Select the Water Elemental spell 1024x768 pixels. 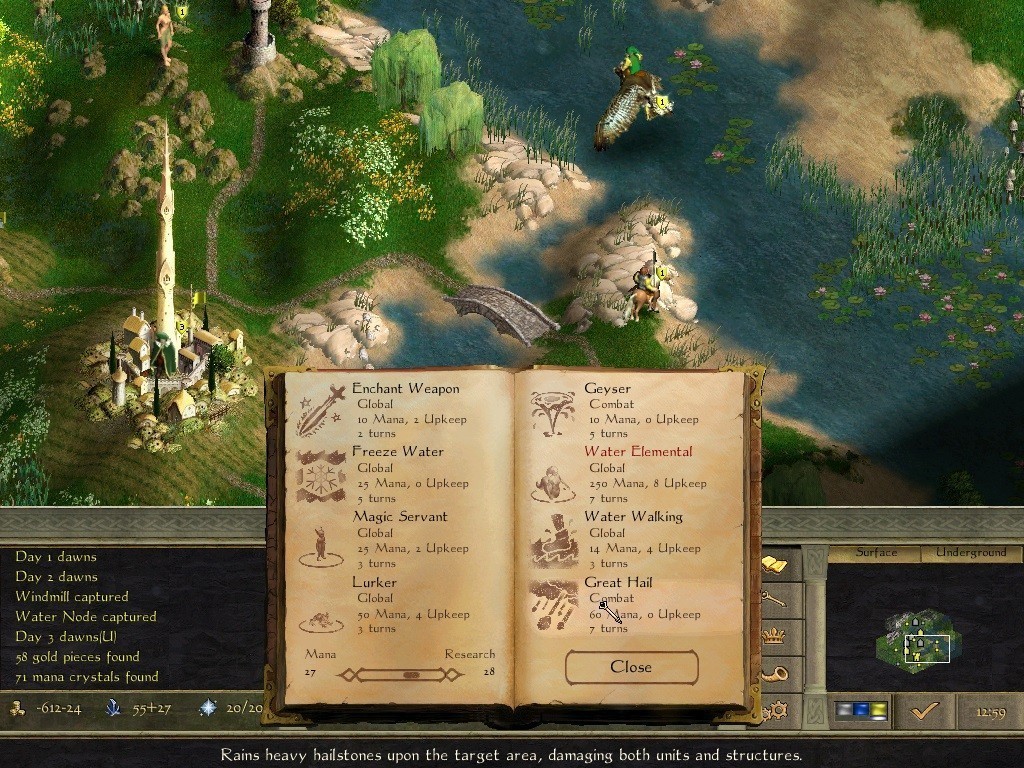click(637, 452)
